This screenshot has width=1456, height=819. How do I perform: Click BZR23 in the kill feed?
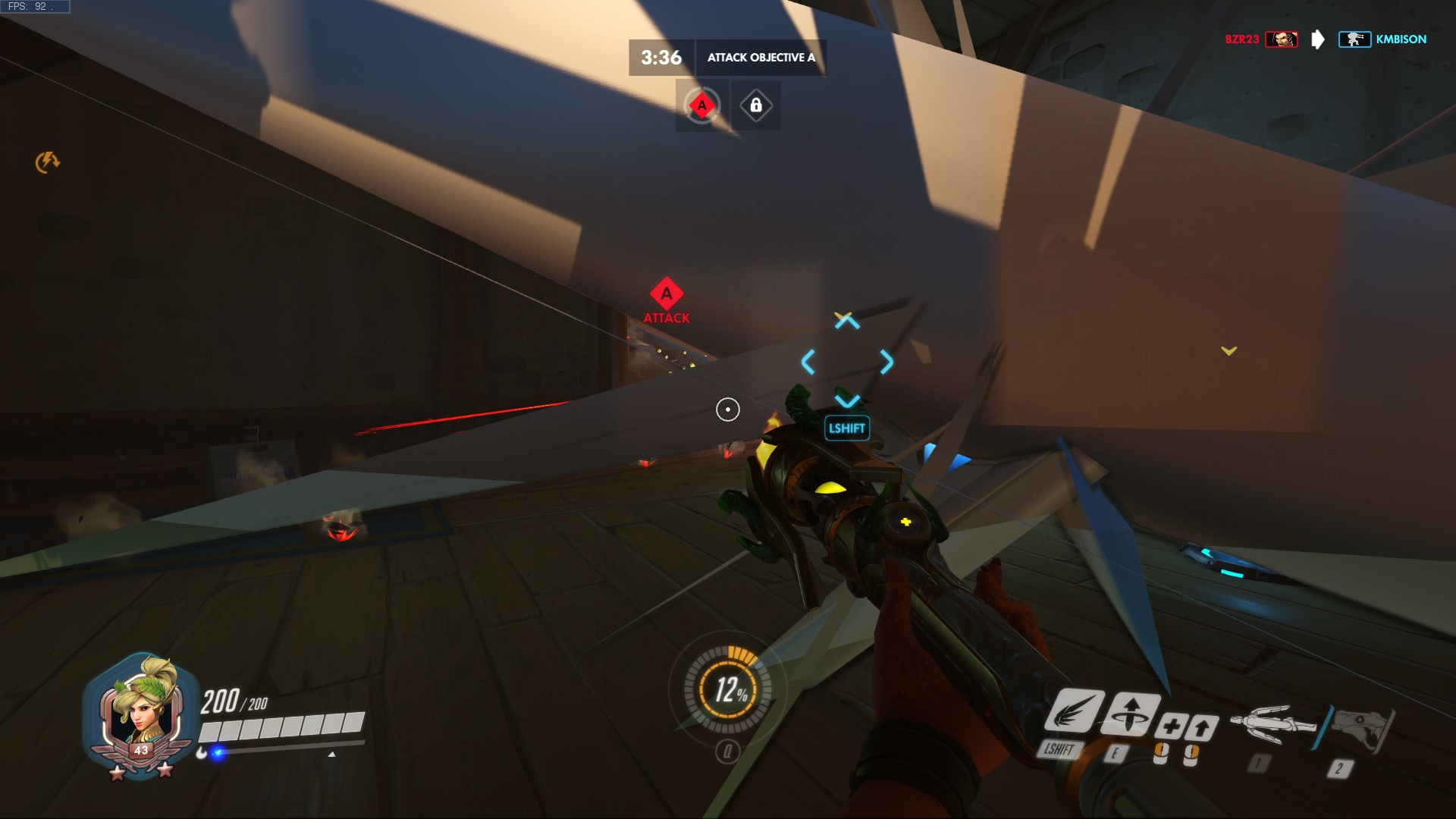pyautogui.click(x=1241, y=39)
